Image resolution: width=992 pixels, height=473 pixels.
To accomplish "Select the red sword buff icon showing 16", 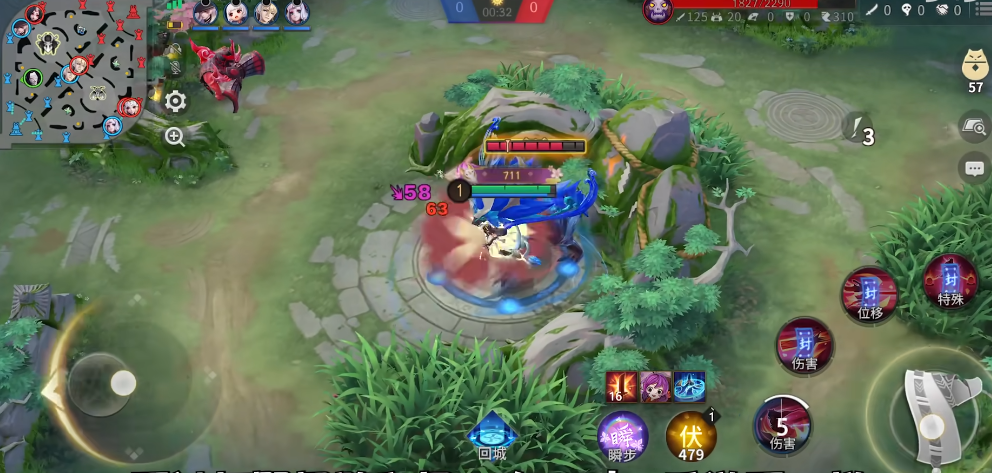I will [x=620, y=386].
